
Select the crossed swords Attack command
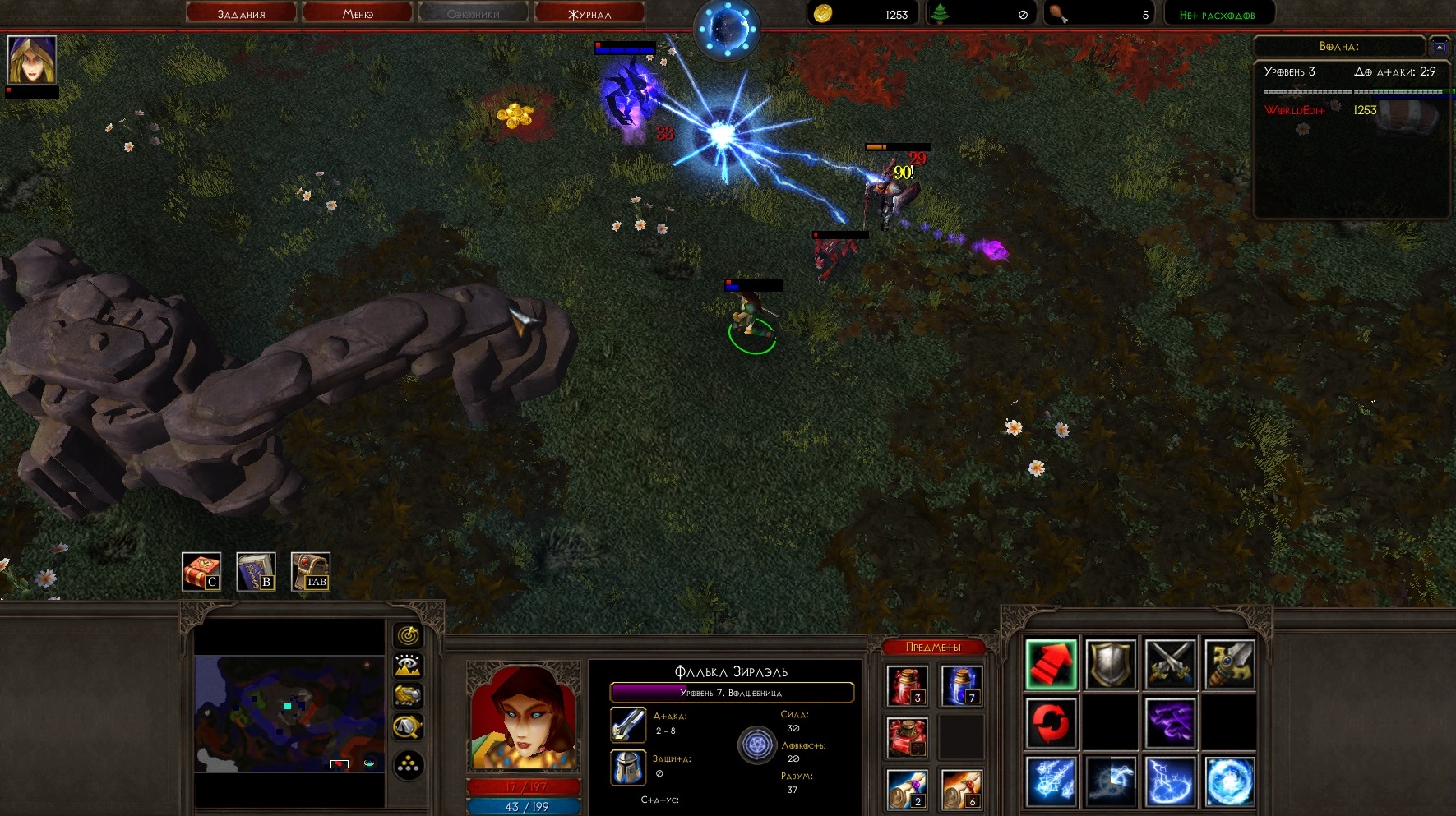pyautogui.click(x=1170, y=664)
